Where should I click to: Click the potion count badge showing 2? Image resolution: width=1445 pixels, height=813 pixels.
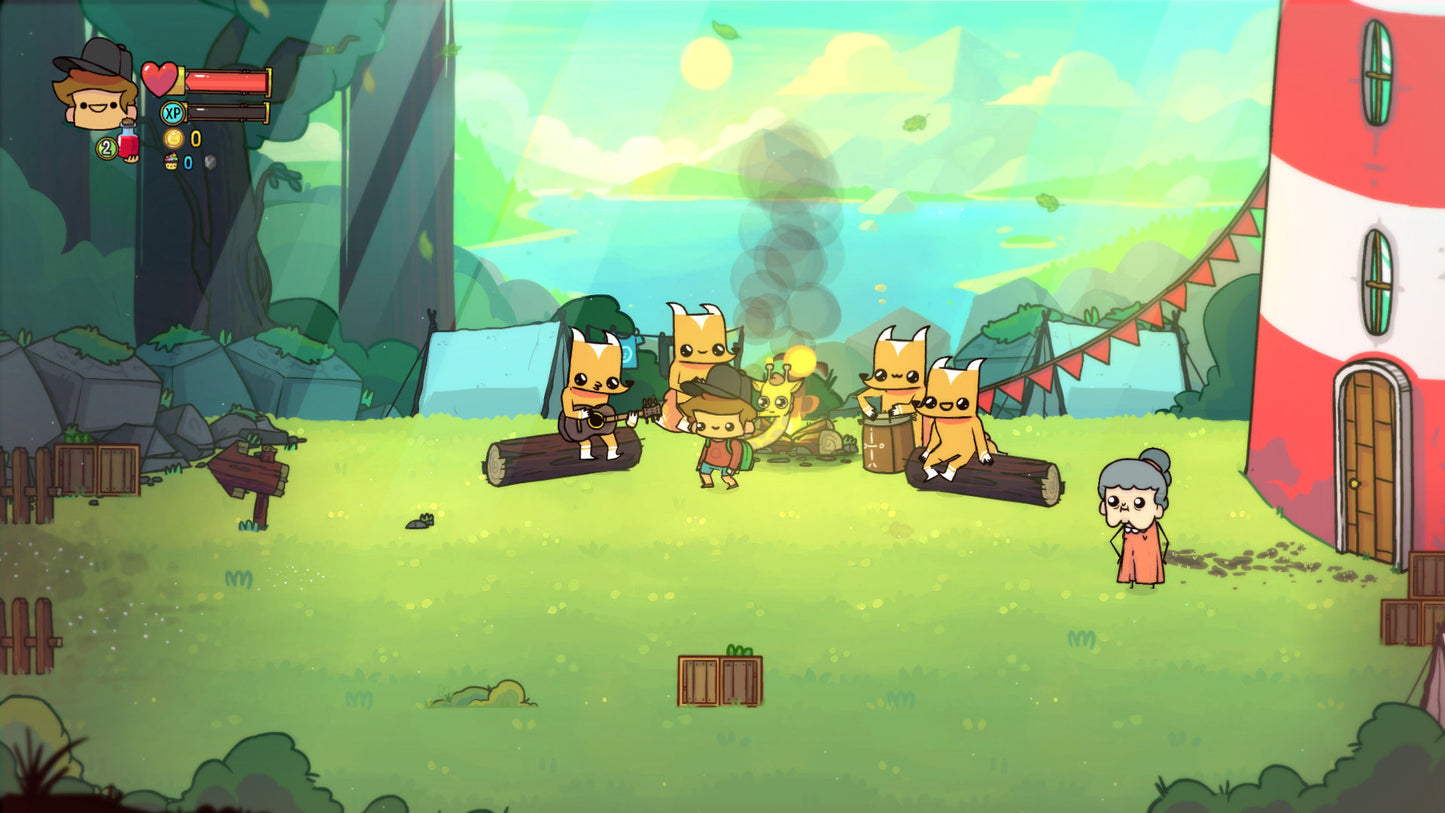click(106, 148)
